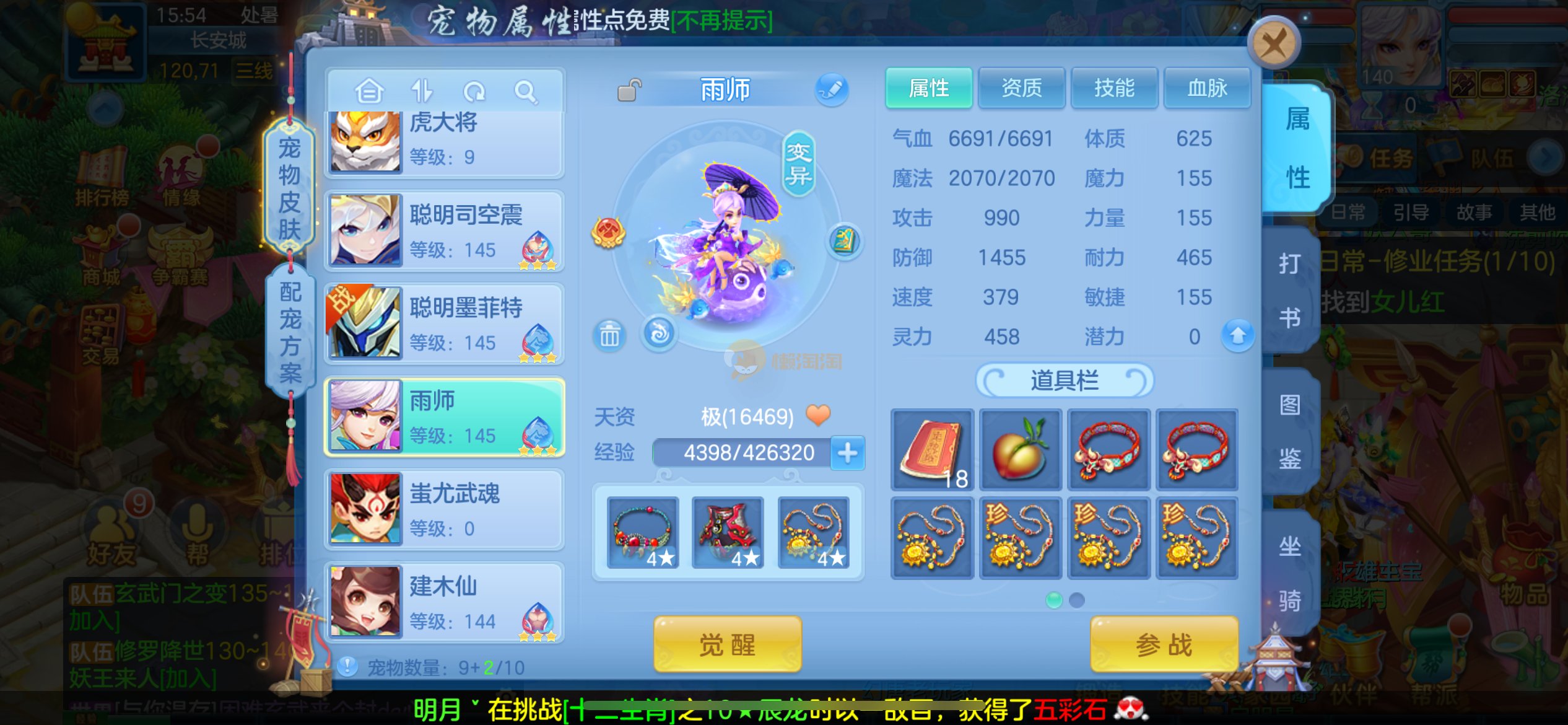1568x725 pixels.
Task: Select the red book item slot
Action: [x=932, y=450]
